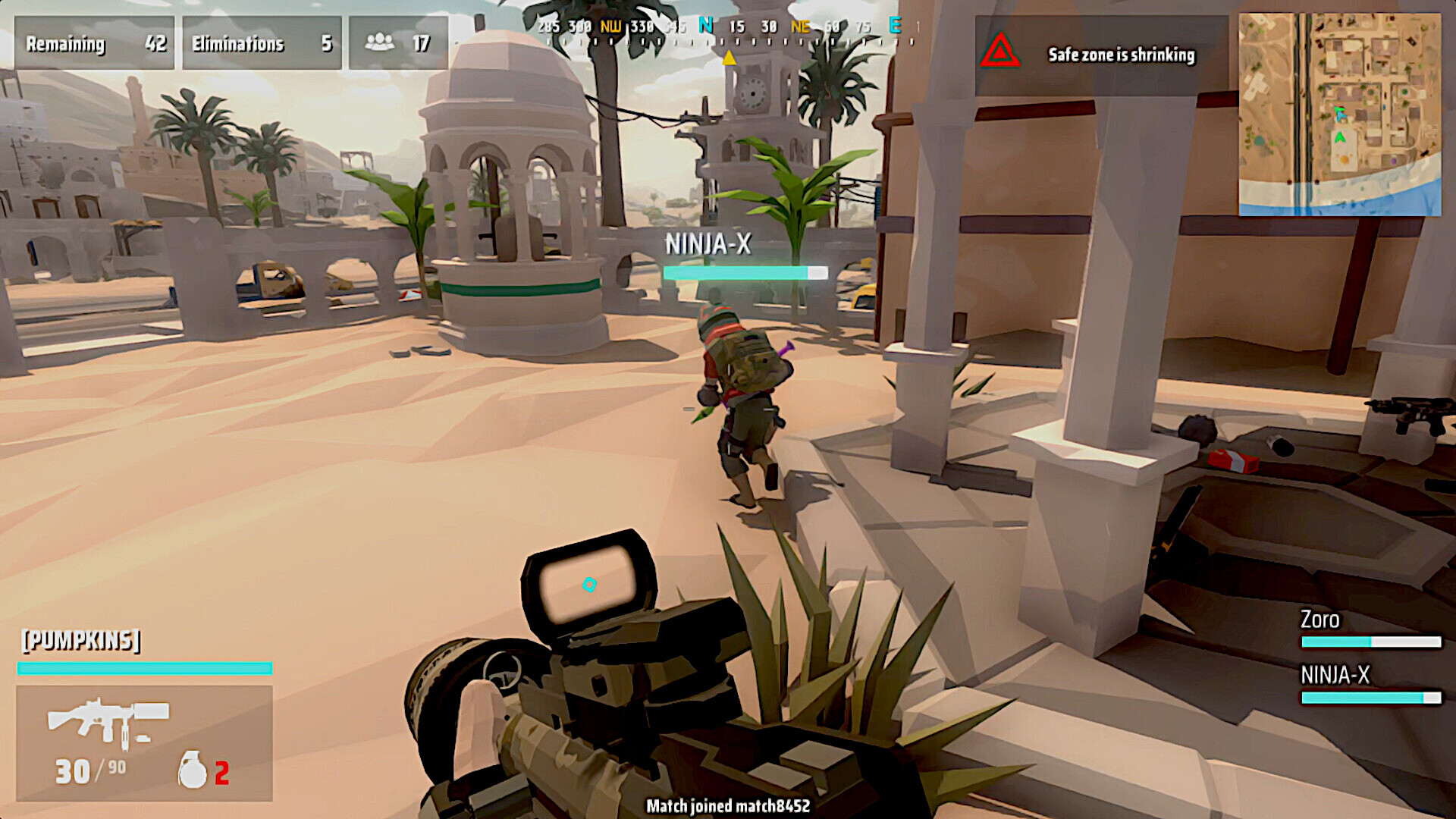Open the minimap
Viewport: 1456px width, 819px height.
pyautogui.click(x=1339, y=114)
